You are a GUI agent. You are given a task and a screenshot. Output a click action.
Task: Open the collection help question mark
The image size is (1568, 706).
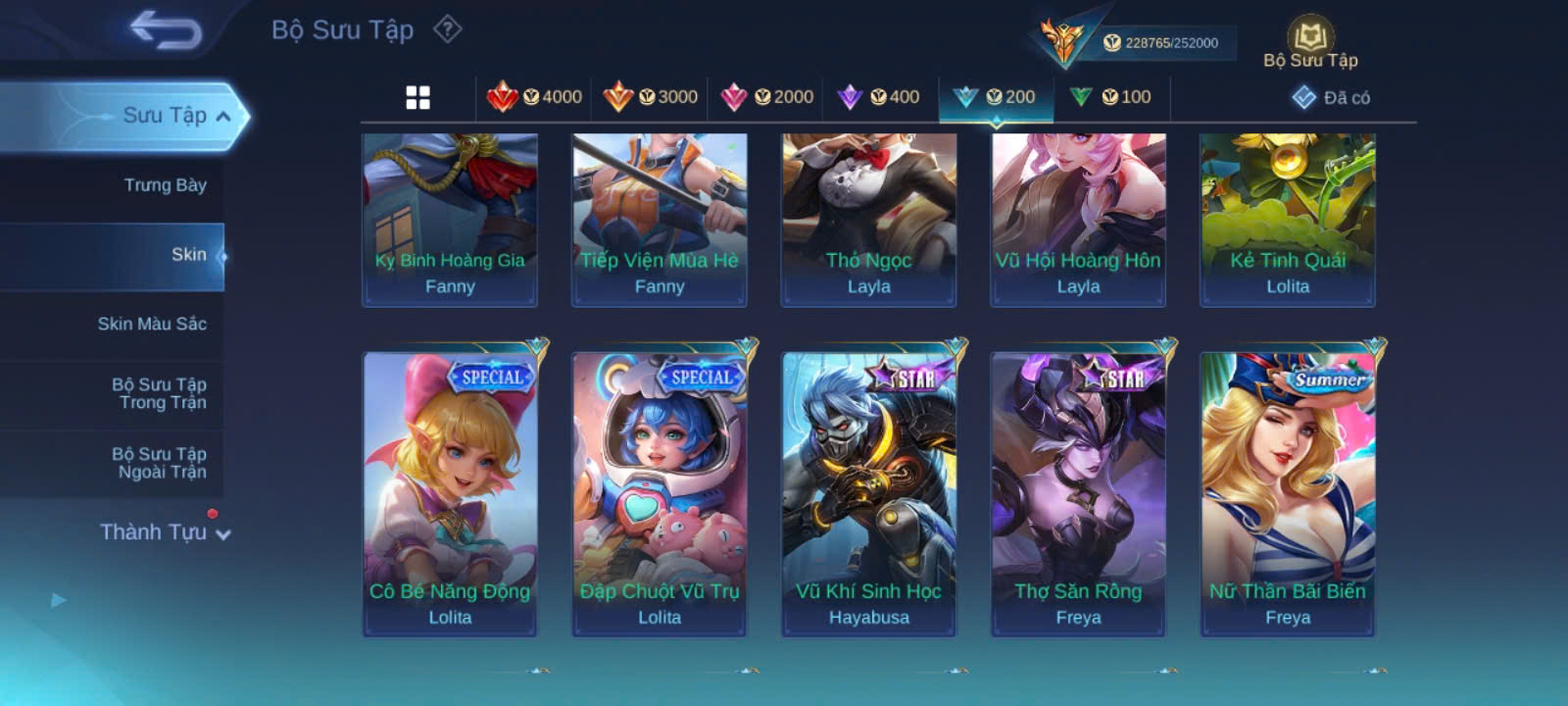[448, 29]
